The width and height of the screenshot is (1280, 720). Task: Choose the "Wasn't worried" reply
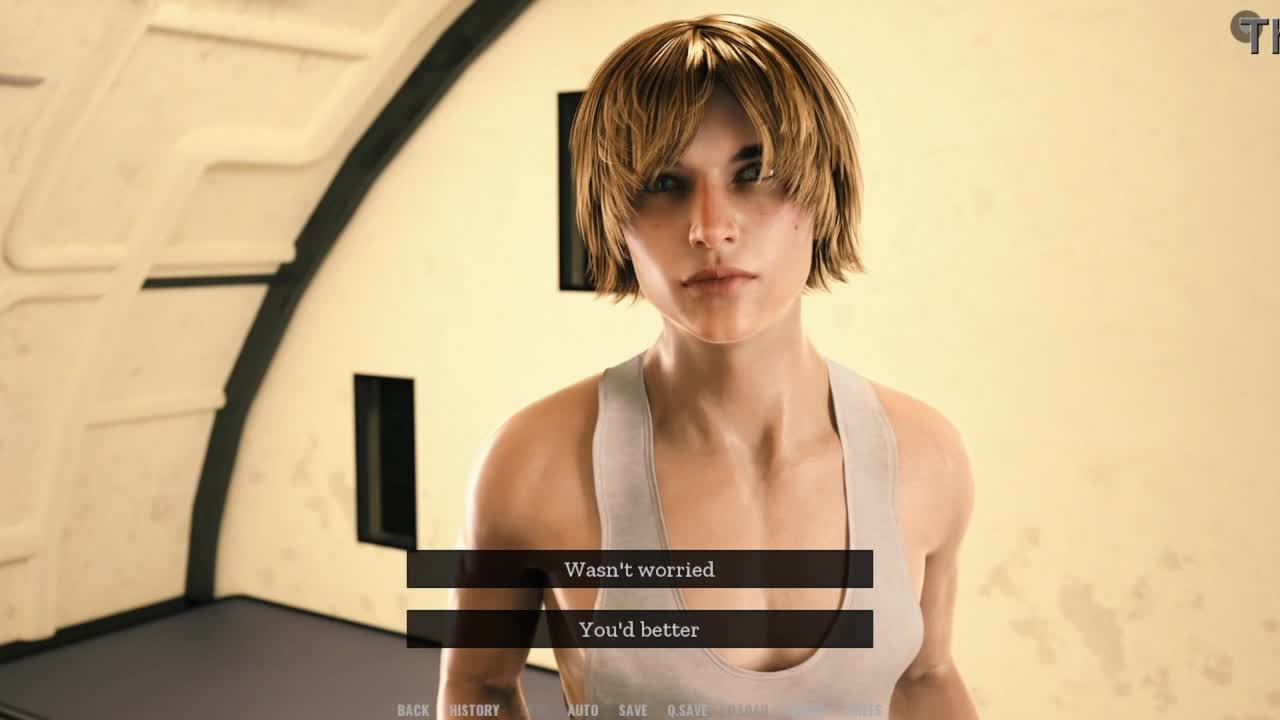[x=639, y=569]
